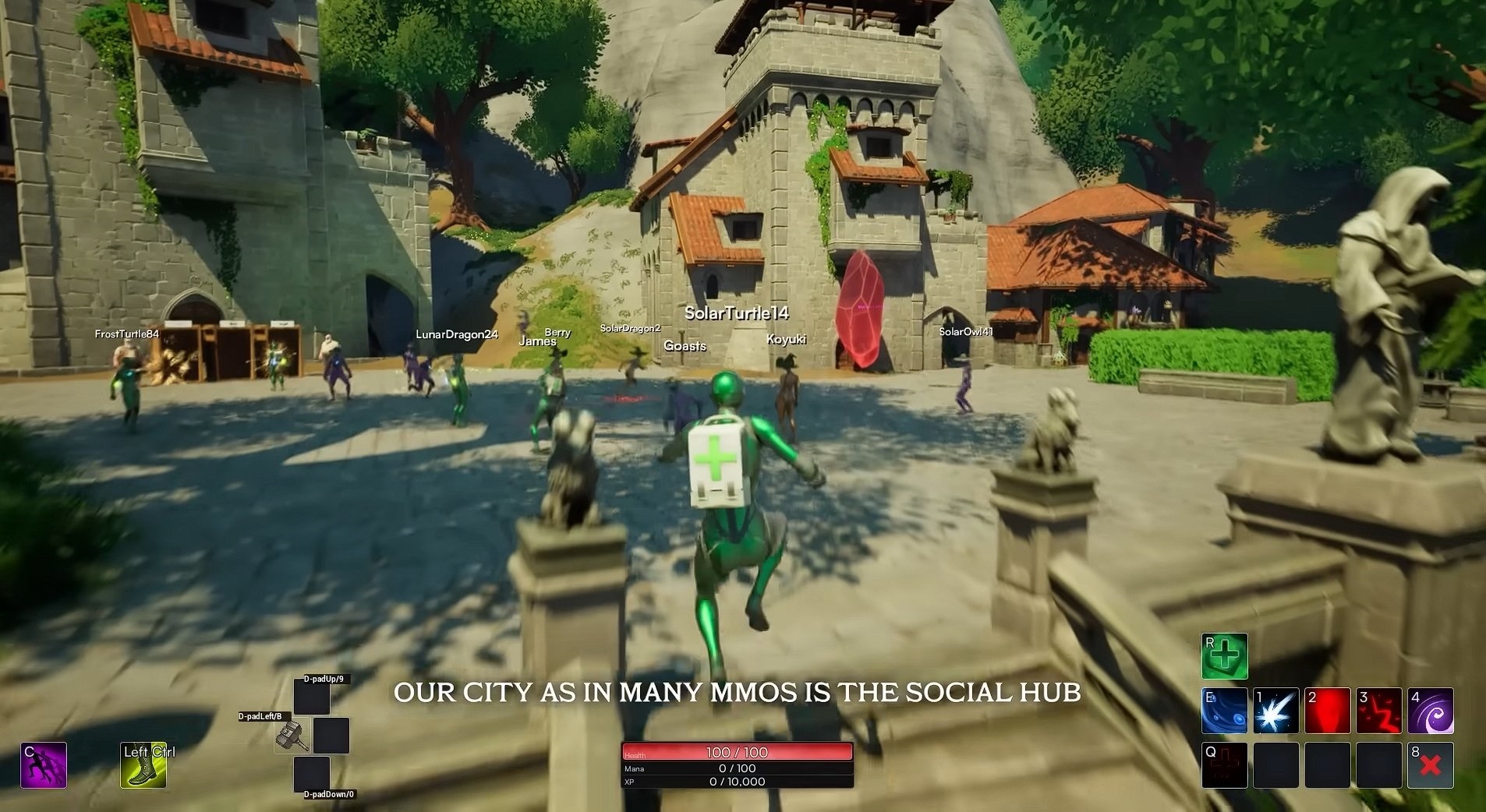1486x812 pixels.
Task: Cast the purple spiral vortex ability
Action: 1431,711
